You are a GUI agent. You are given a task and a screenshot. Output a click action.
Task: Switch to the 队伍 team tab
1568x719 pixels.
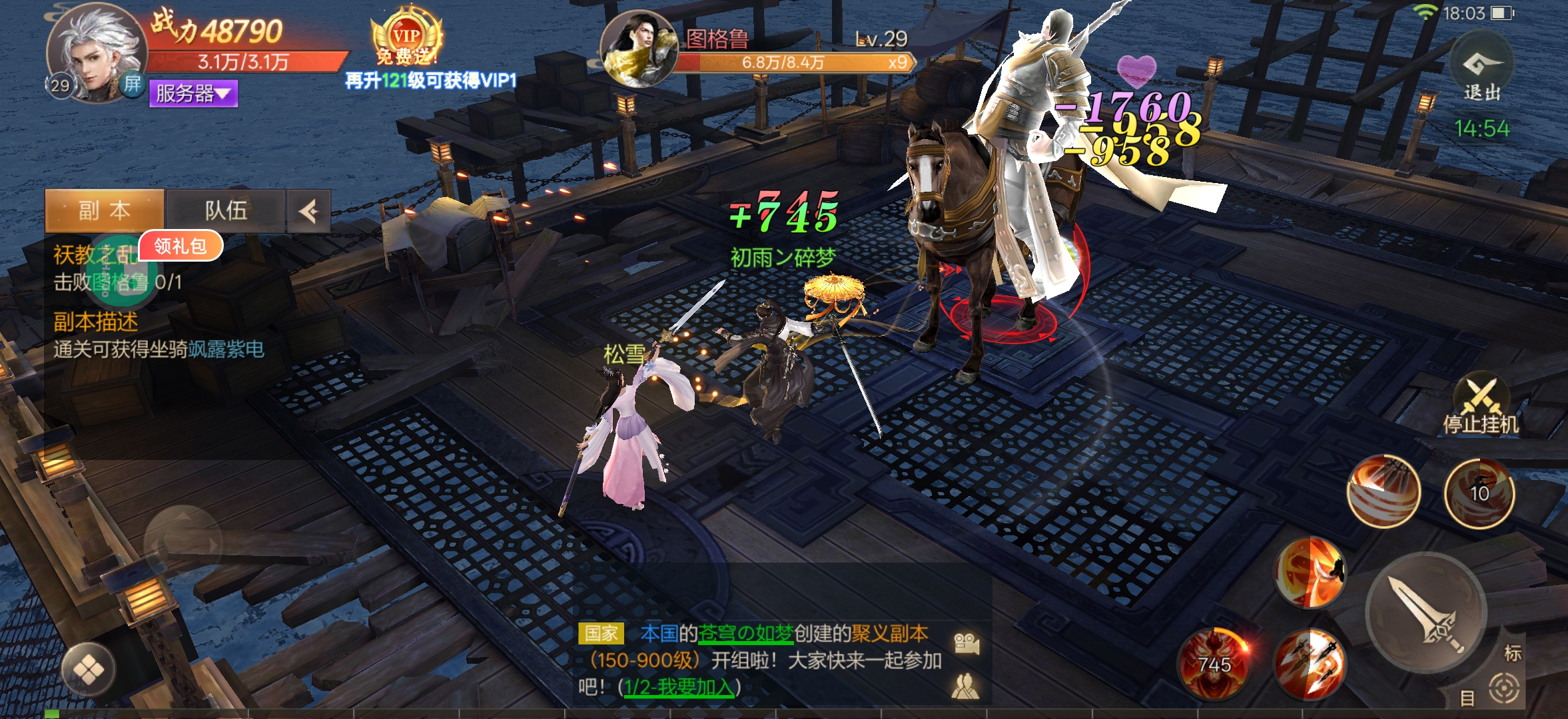226,211
